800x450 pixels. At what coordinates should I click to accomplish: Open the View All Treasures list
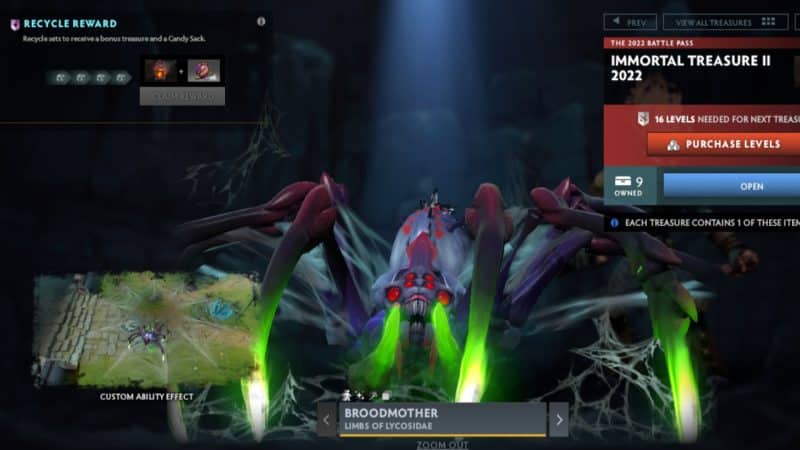(x=725, y=21)
